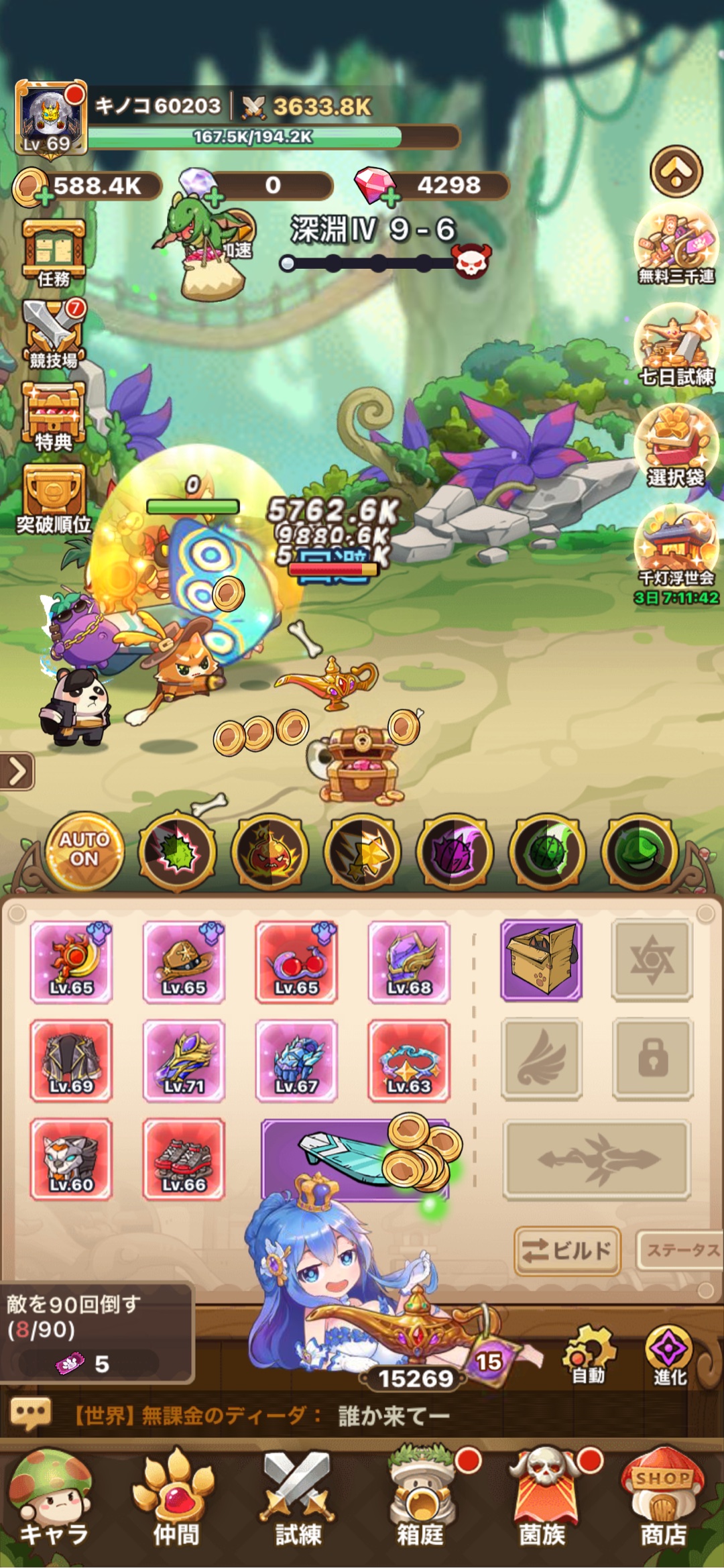
Task: Open the 自動 auto settings gear
Action: [588, 1355]
